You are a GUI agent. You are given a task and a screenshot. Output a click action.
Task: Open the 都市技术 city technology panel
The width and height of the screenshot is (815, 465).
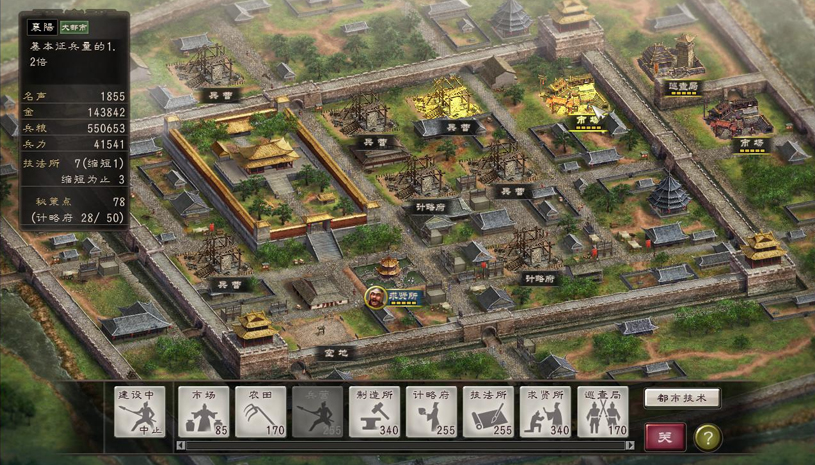[x=682, y=398]
